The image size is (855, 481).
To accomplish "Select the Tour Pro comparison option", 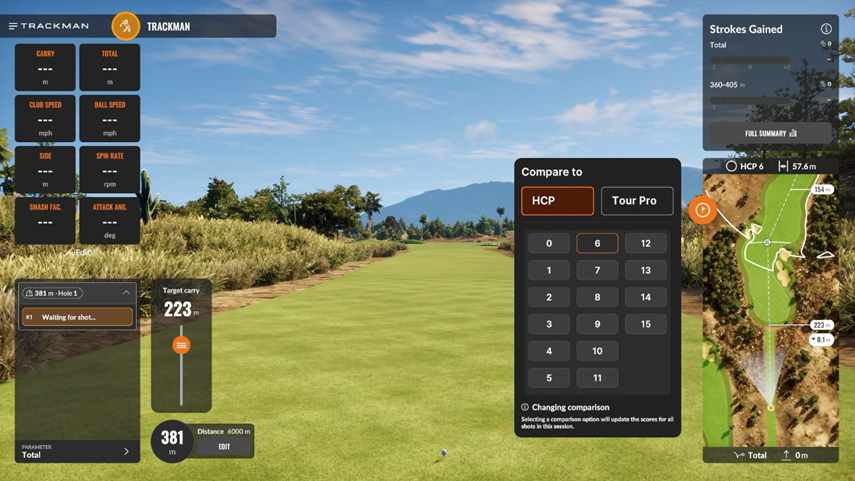I will (637, 201).
